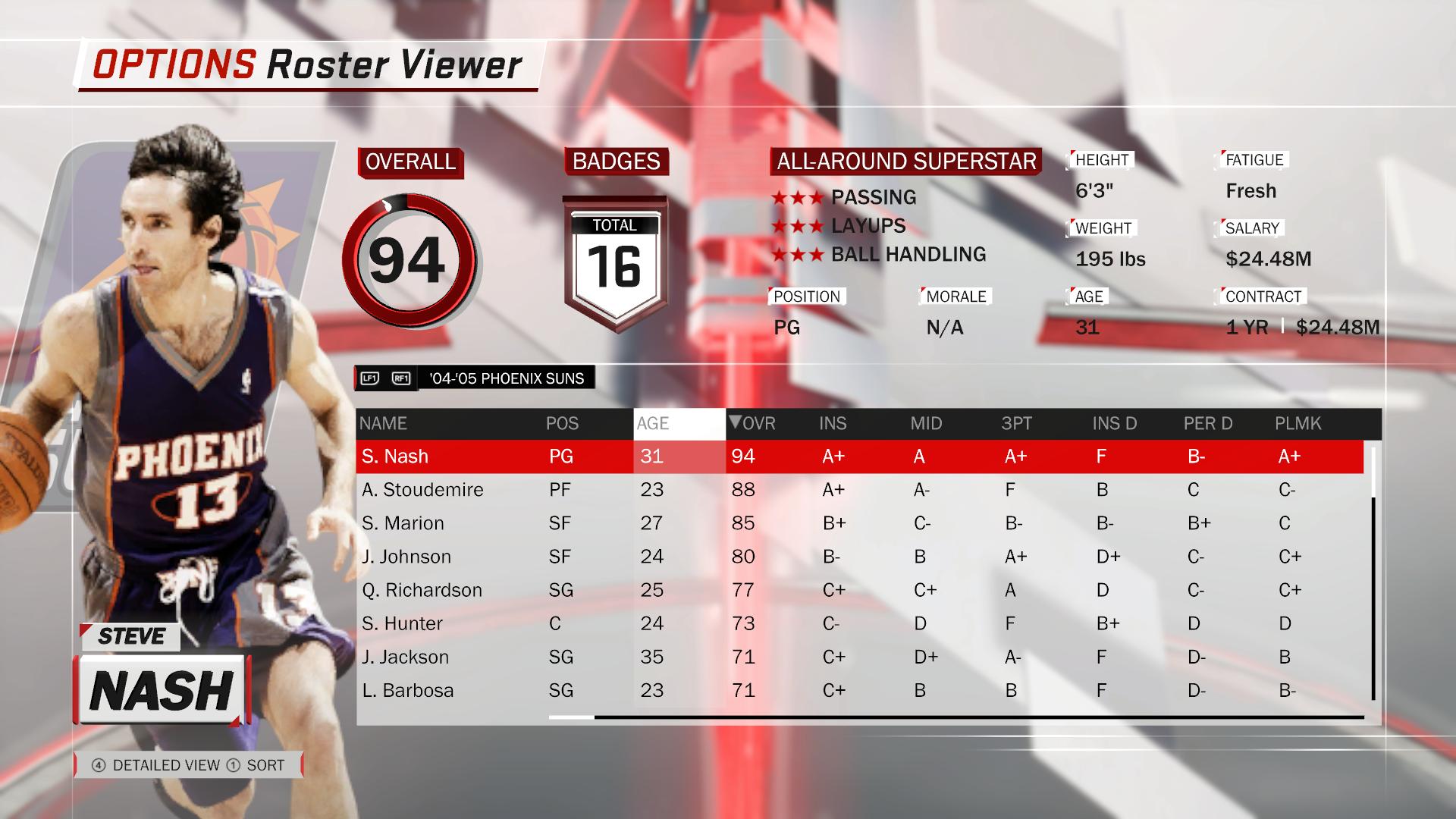Click the '04-'05 Phoenix Suns team selector
Viewport: 1456px width, 819px height.
click(506, 378)
